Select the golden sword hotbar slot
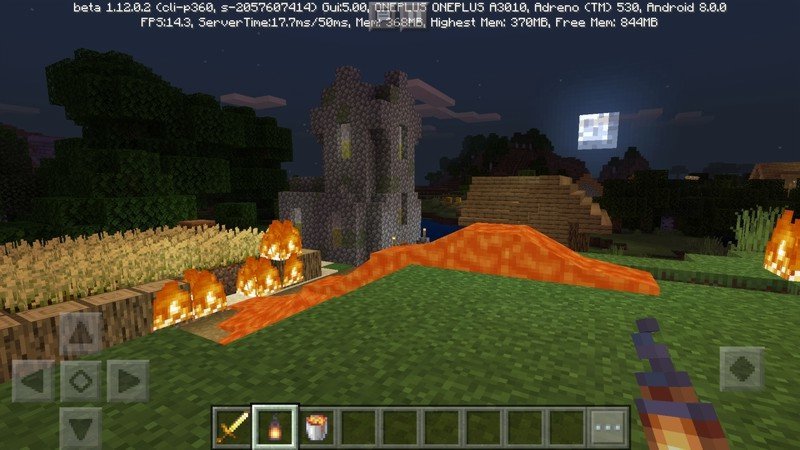 point(232,427)
